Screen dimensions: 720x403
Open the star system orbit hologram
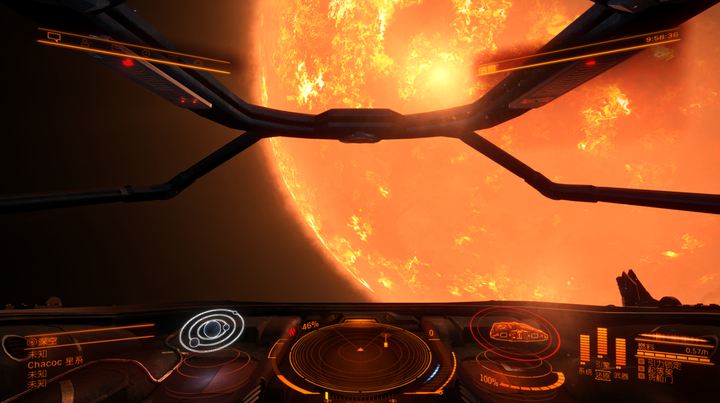click(x=210, y=329)
